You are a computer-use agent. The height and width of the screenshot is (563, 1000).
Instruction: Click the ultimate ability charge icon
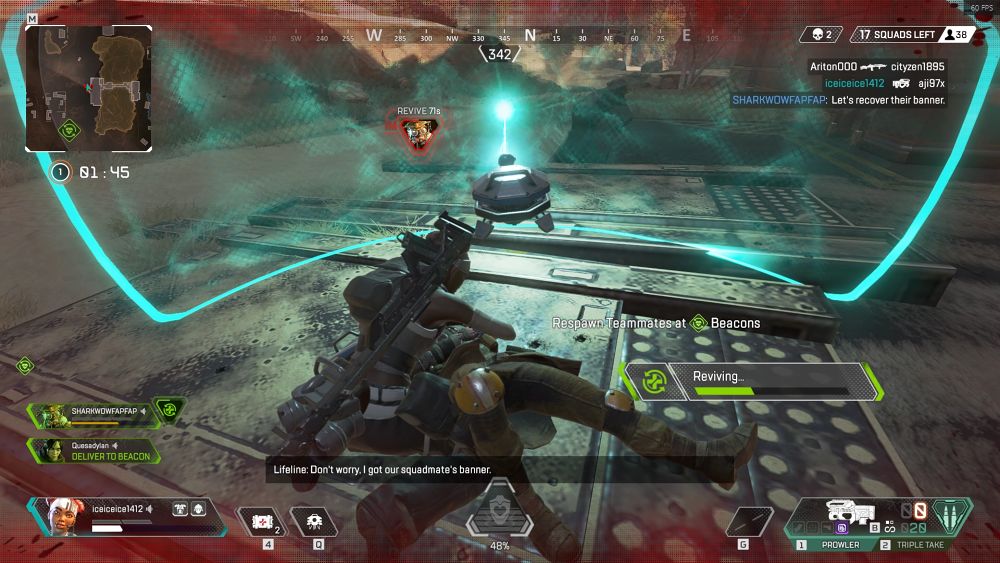point(500,512)
